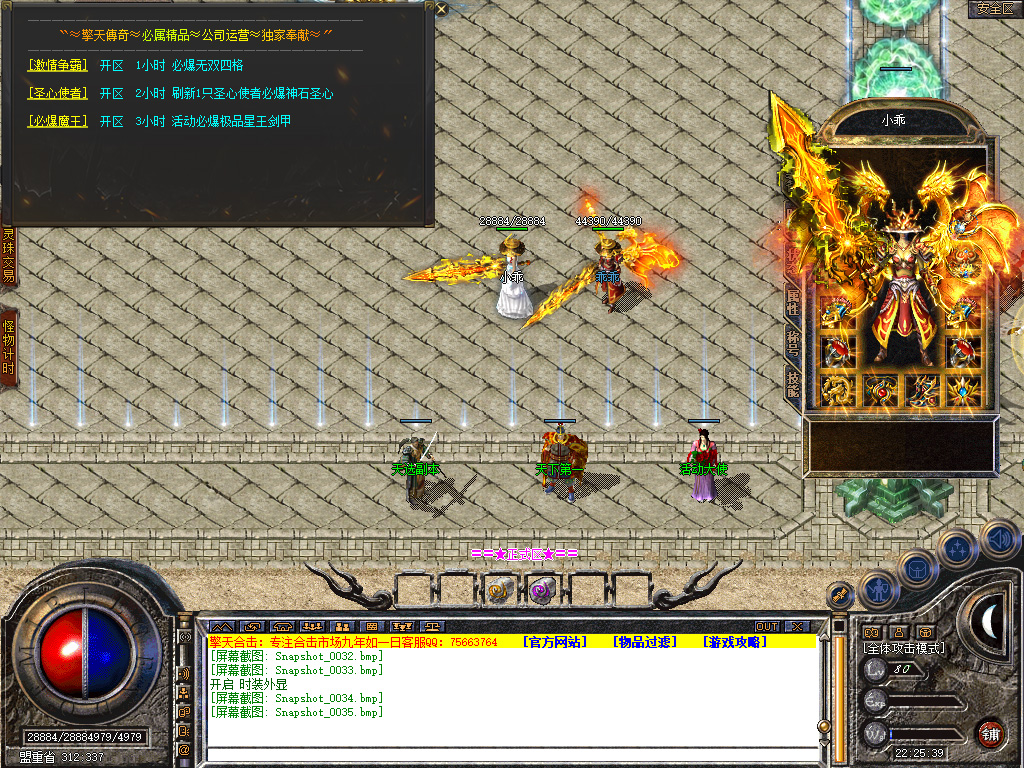Use the purple scroll in the quick belt
The width and height of the screenshot is (1024, 768).
[x=541, y=591]
